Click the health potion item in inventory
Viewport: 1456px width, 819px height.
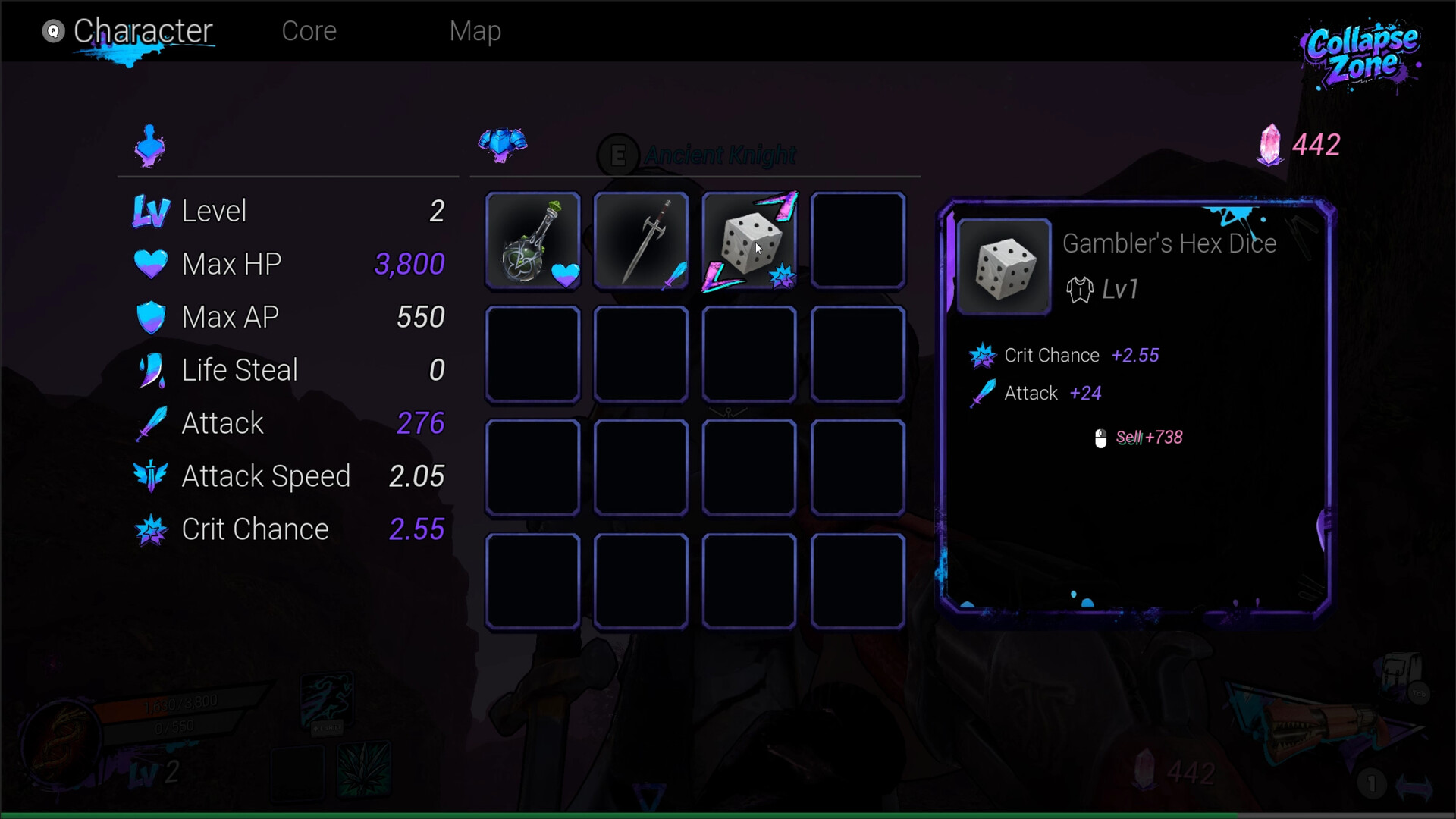point(533,241)
